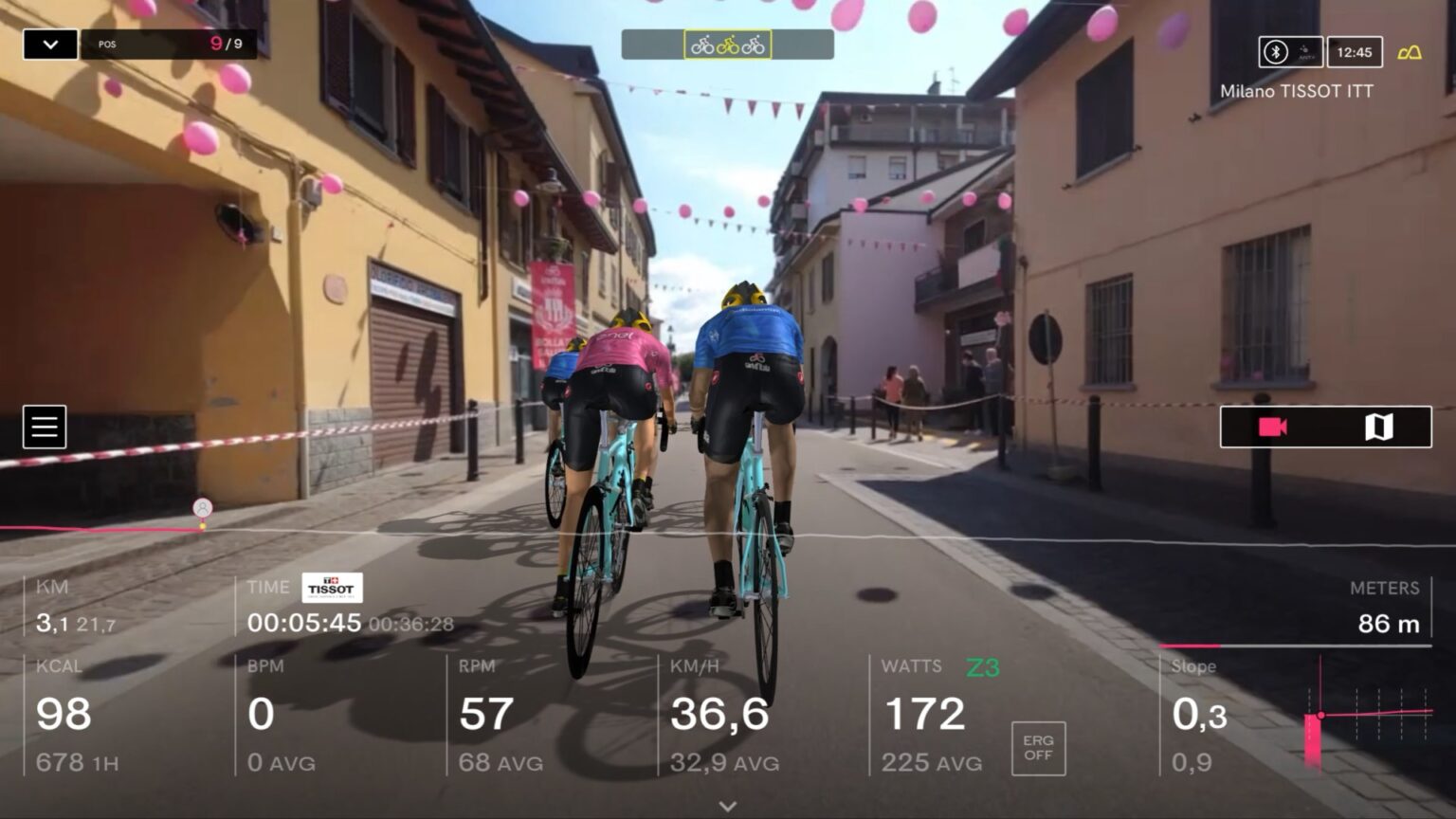
Task: Open the map view icon
Action: (x=1380, y=427)
